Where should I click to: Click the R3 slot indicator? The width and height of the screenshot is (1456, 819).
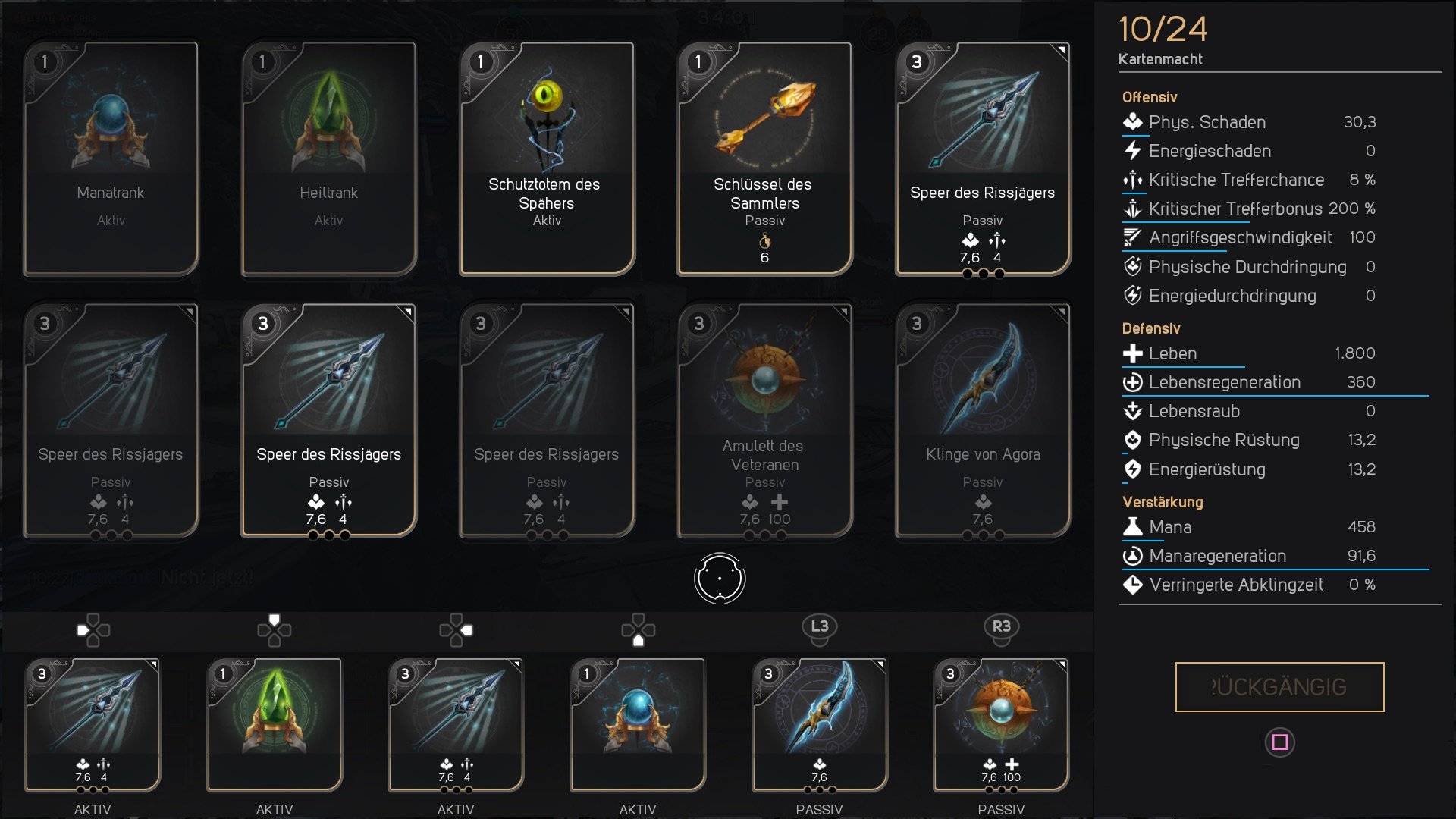point(1001,629)
